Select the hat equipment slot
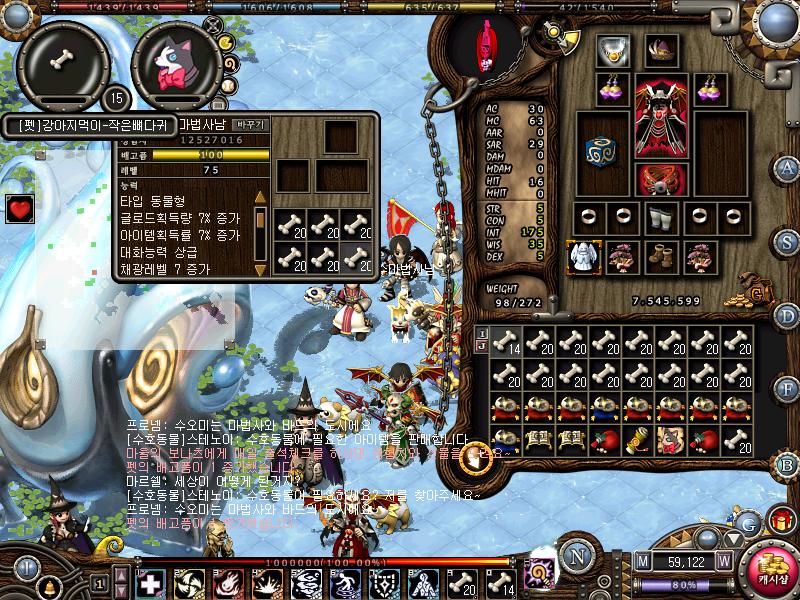This screenshot has height=600, width=800. pyautogui.click(x=661, y=50)
